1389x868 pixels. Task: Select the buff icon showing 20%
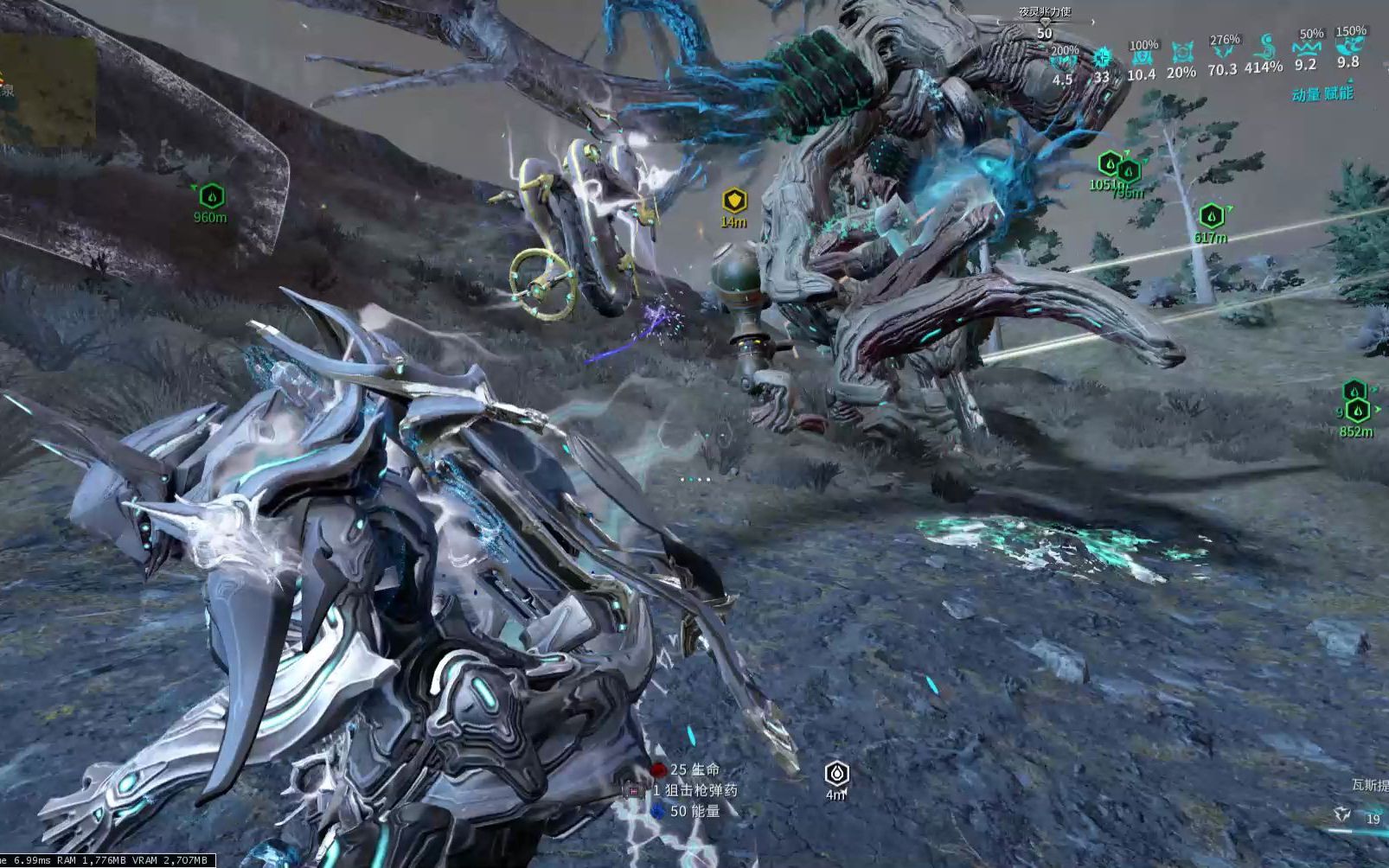[1181, 54]
